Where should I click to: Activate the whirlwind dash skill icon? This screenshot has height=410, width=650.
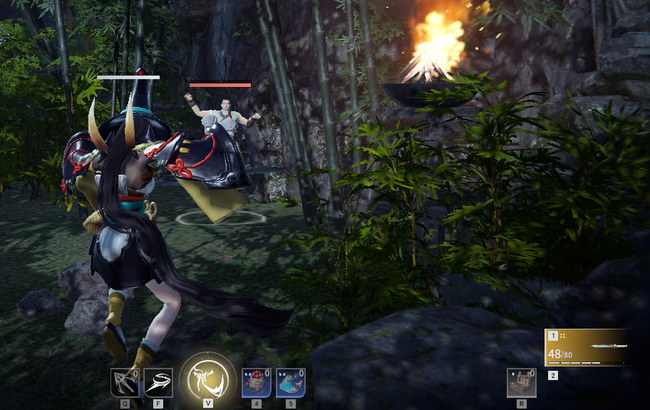(x=158, y=382)
